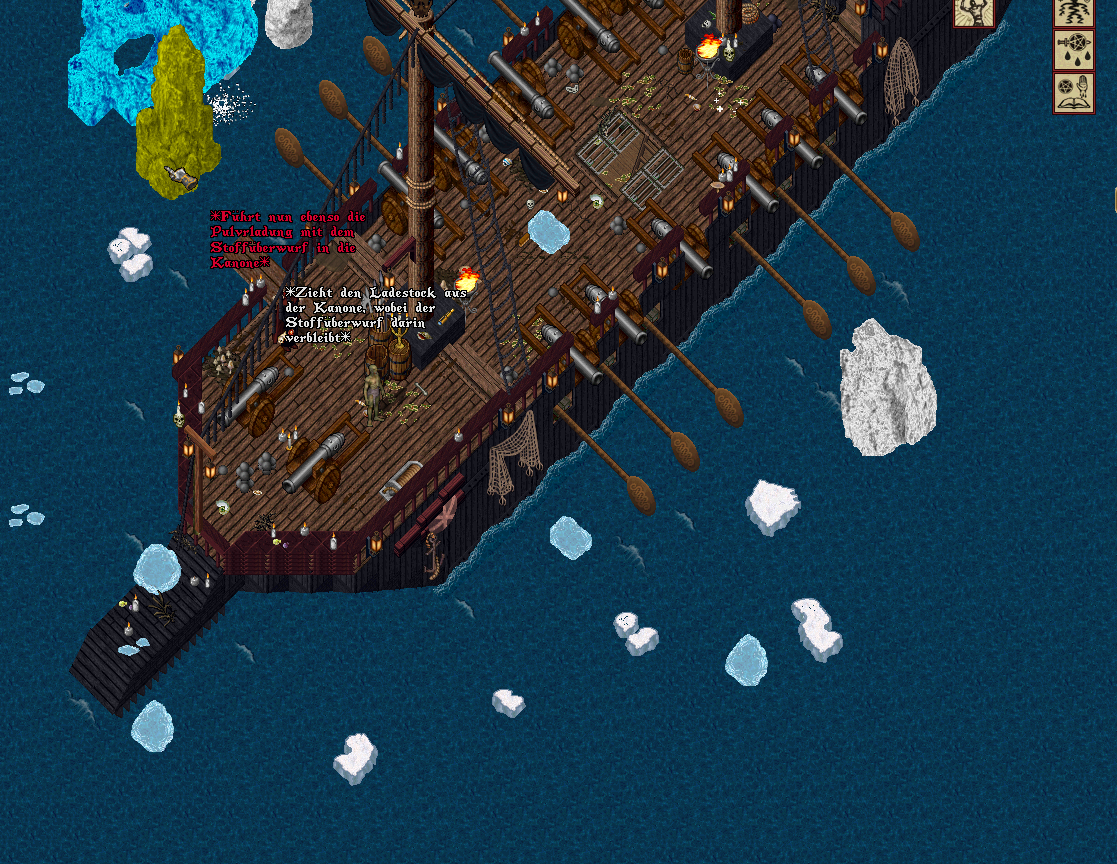Select the pentagram dagger with blood drops icon
Viewport: 1117px width, 864px height.
[x=1073, y=50]
